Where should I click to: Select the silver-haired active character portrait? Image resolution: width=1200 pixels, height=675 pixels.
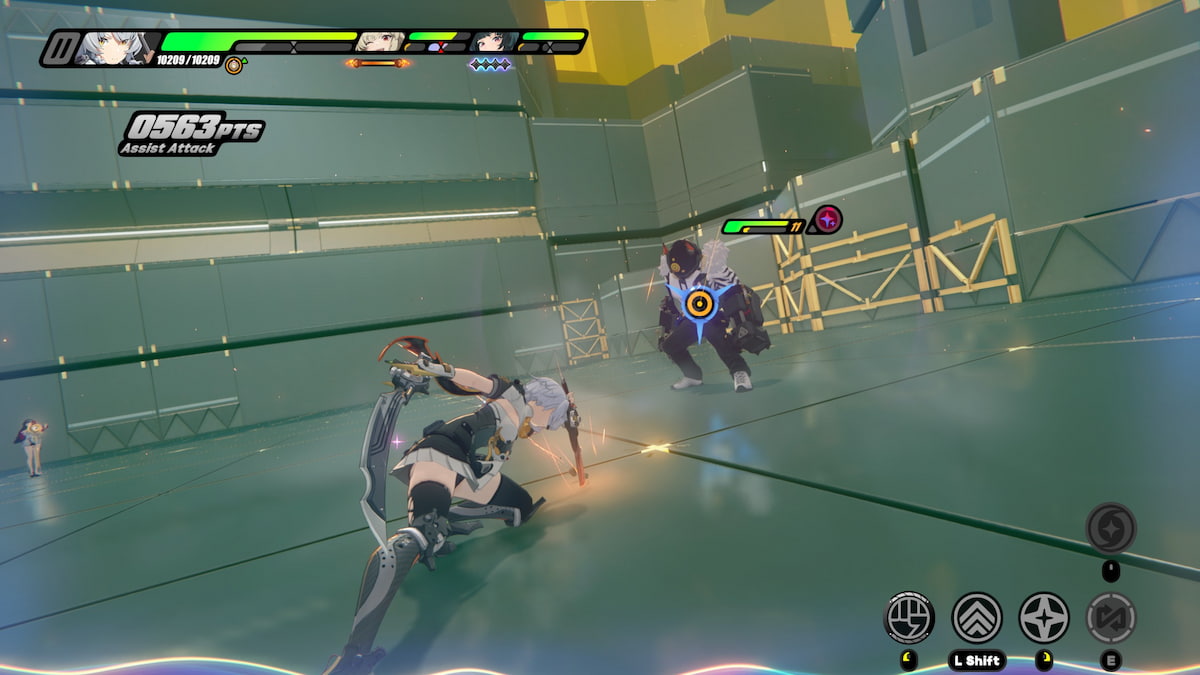point(116,48)
